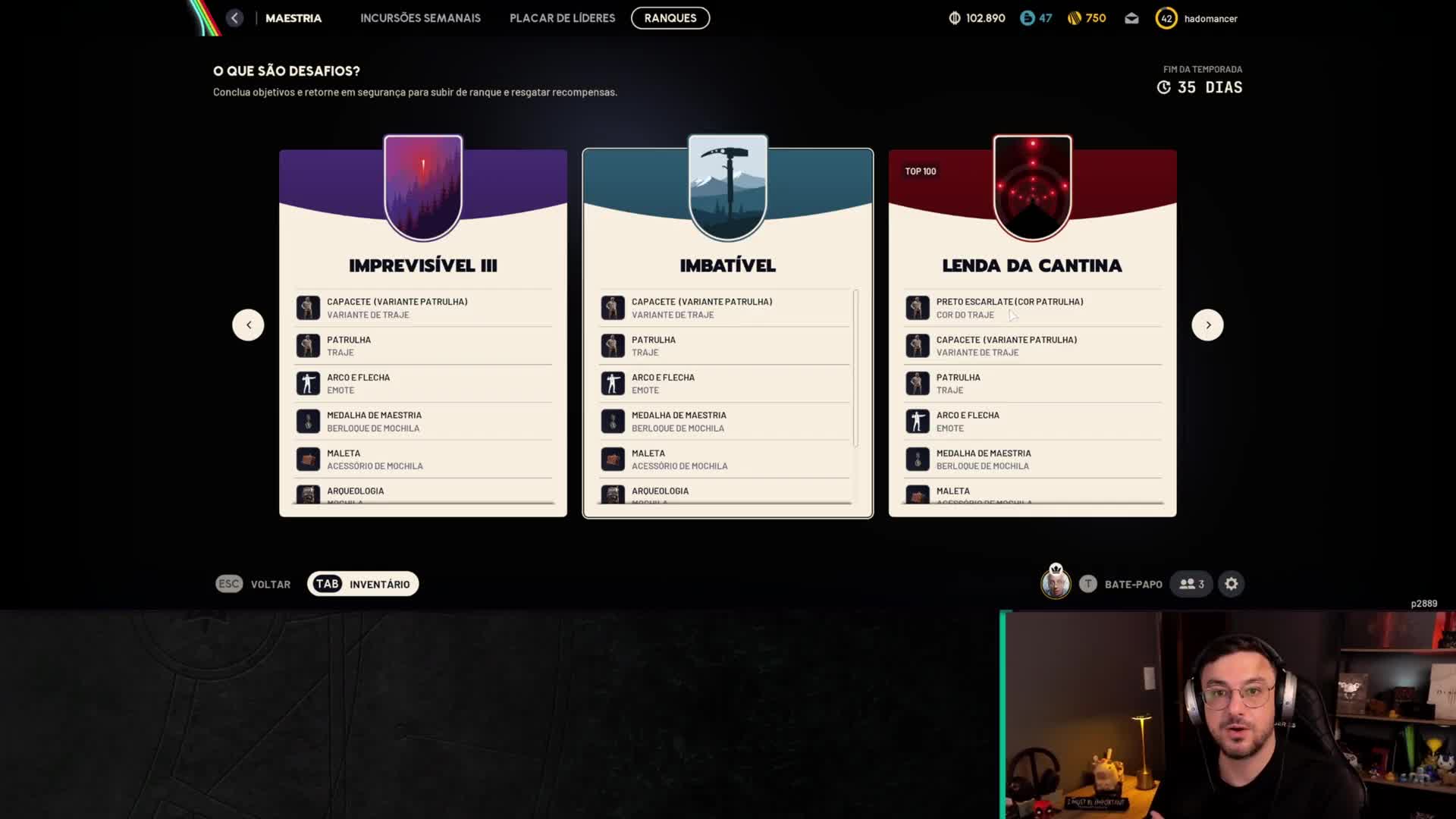The width and height of the screenshot is (1456, 819).
Task: Switch to the Placar de Líderes tab
Action: (x=562, y=17)
